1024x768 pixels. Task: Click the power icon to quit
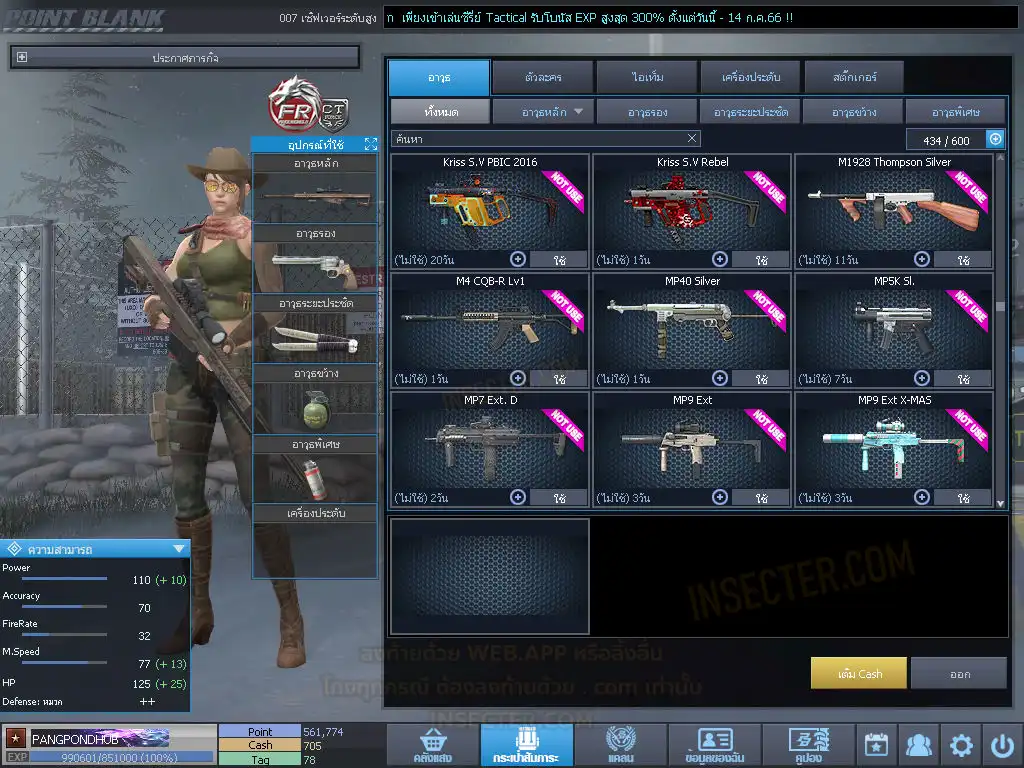tap(1002, 745)
